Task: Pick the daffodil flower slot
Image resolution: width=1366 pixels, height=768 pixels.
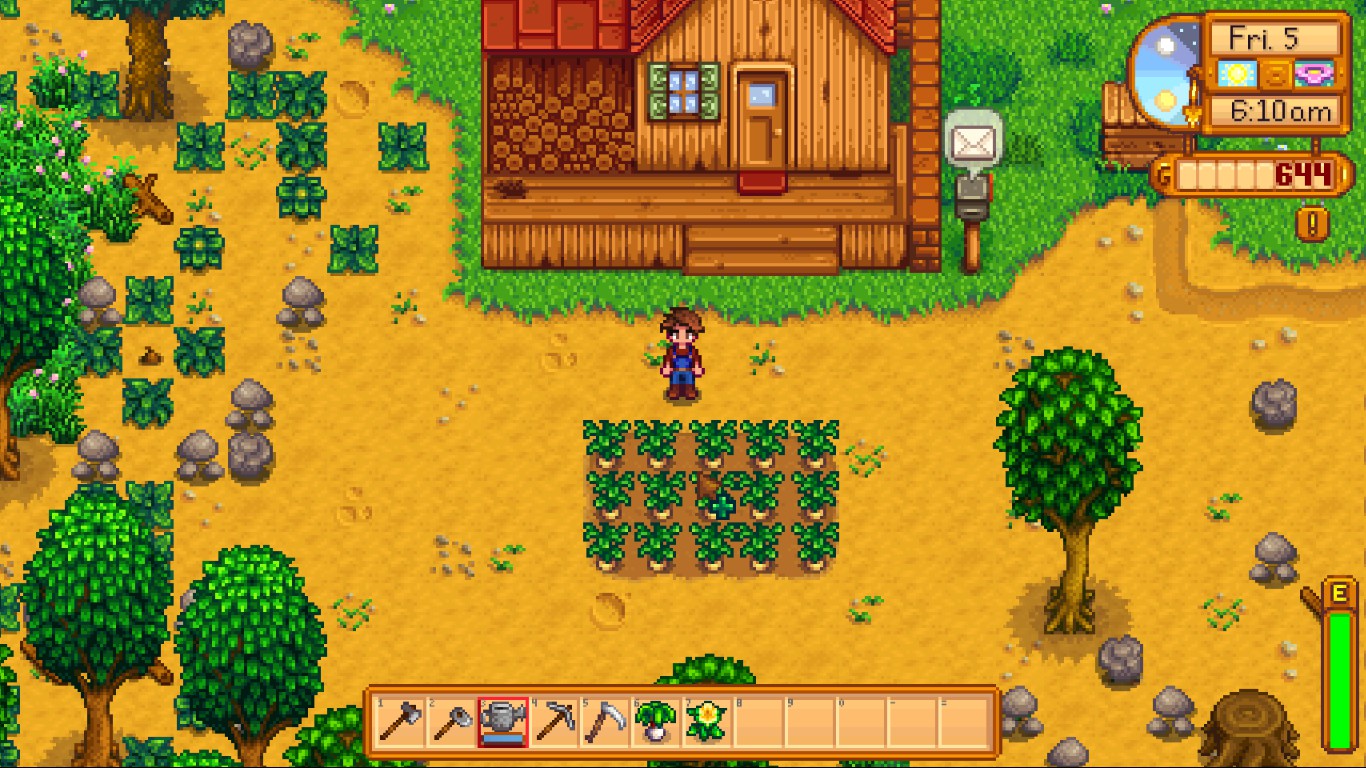Action: tap(707, 721)
